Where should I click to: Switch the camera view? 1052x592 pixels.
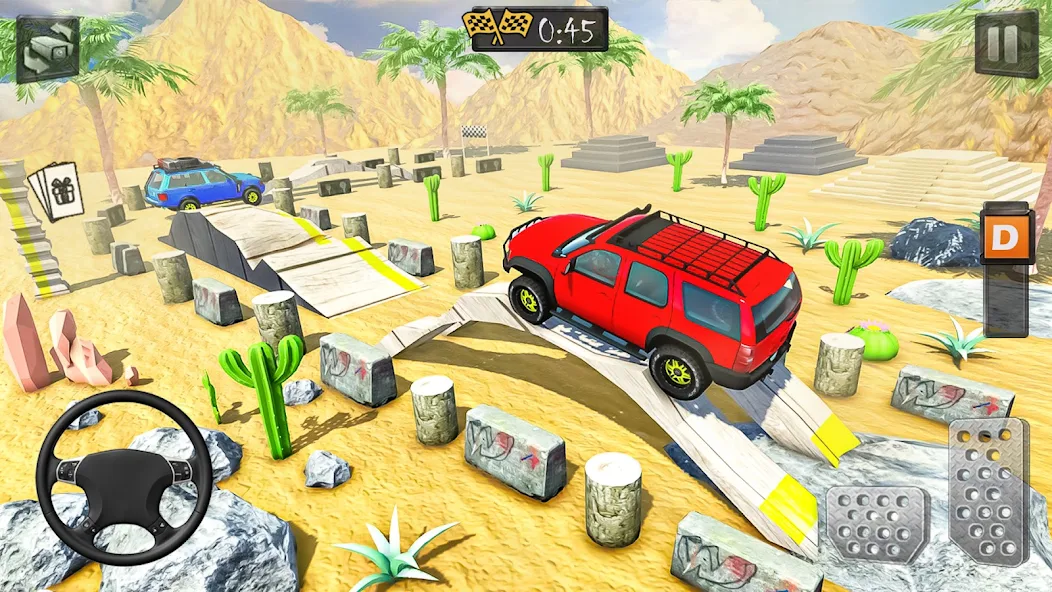click(47, 48)
